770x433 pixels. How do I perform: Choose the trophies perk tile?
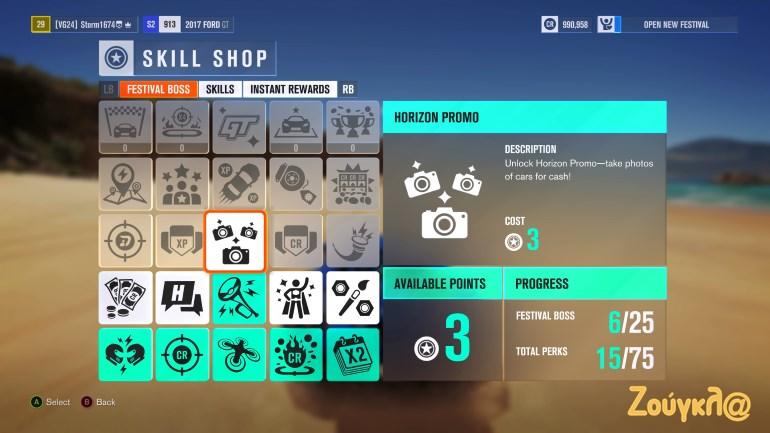[x=353, y=127]
